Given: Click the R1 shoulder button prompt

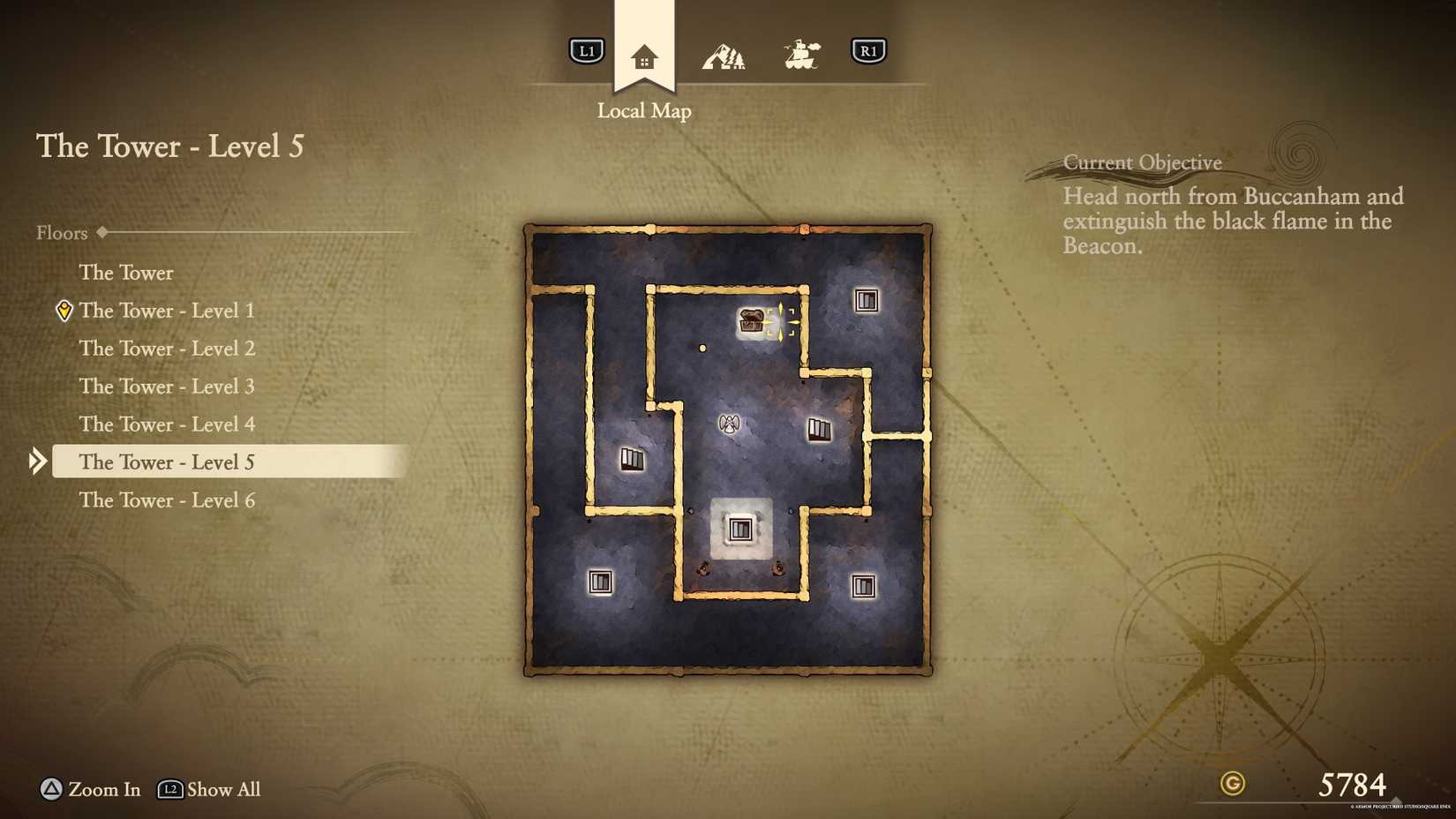Looking at the screenshot, I should [869, 51].
